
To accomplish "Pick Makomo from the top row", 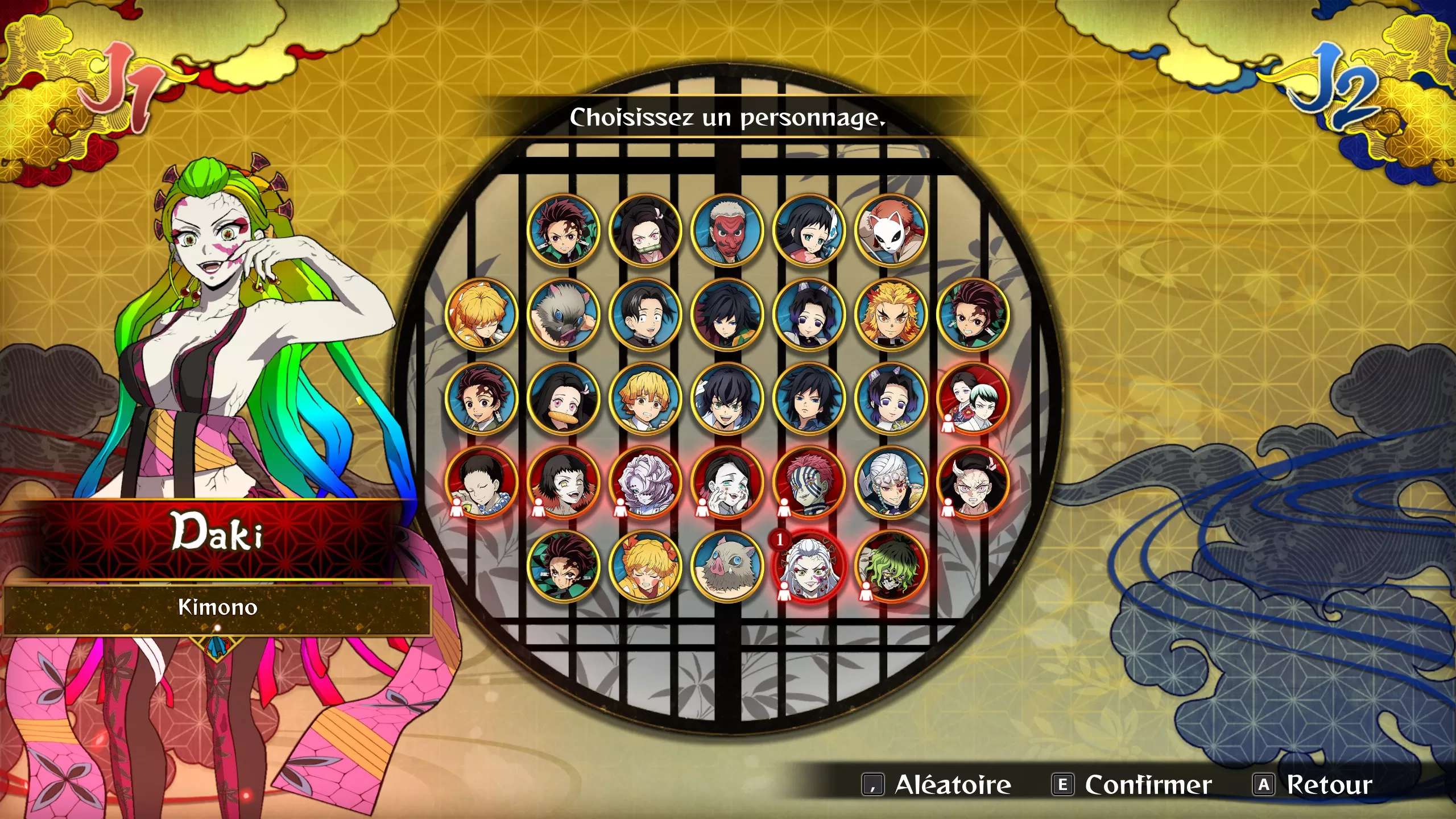I will click(x=809, y=230).
